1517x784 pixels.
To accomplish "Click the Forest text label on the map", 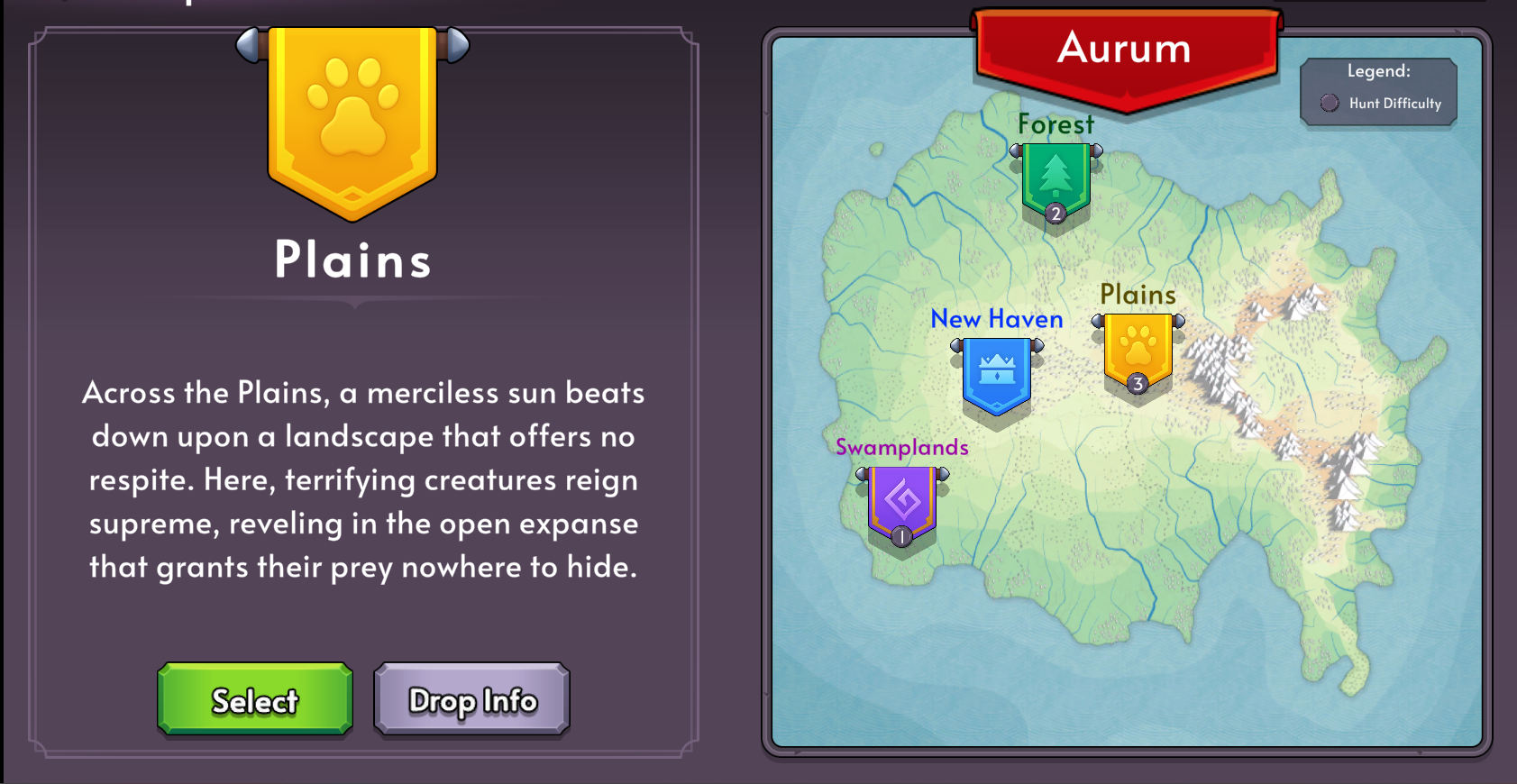I will tap(1056, 124).
